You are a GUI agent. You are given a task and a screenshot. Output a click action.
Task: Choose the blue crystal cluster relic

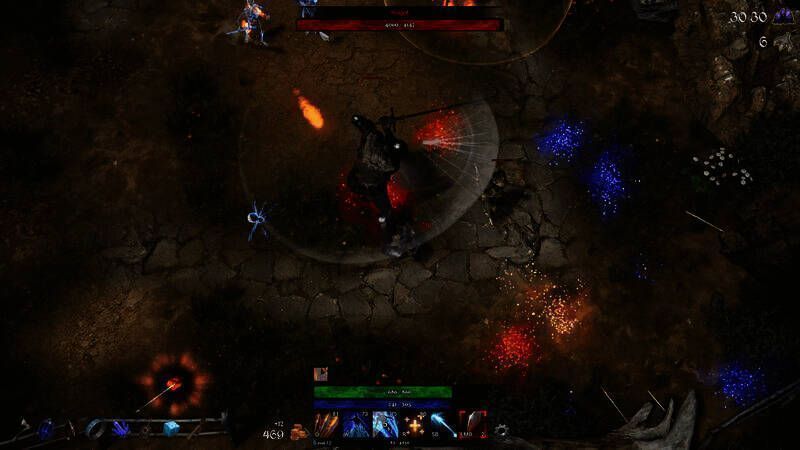[x=121, y=428]
